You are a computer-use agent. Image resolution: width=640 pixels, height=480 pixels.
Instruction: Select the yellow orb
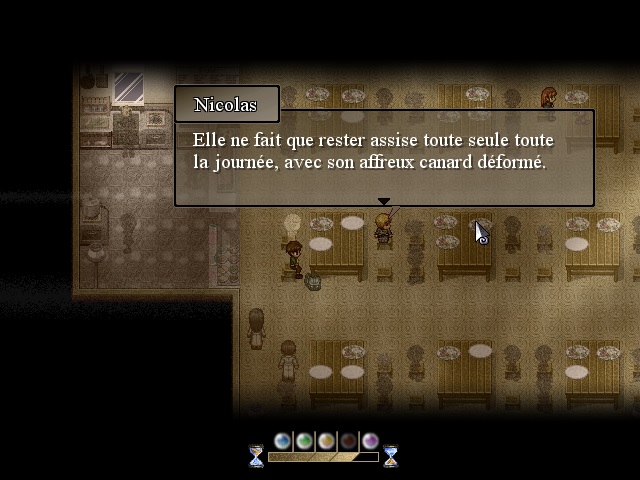click(x=326, y=441)
